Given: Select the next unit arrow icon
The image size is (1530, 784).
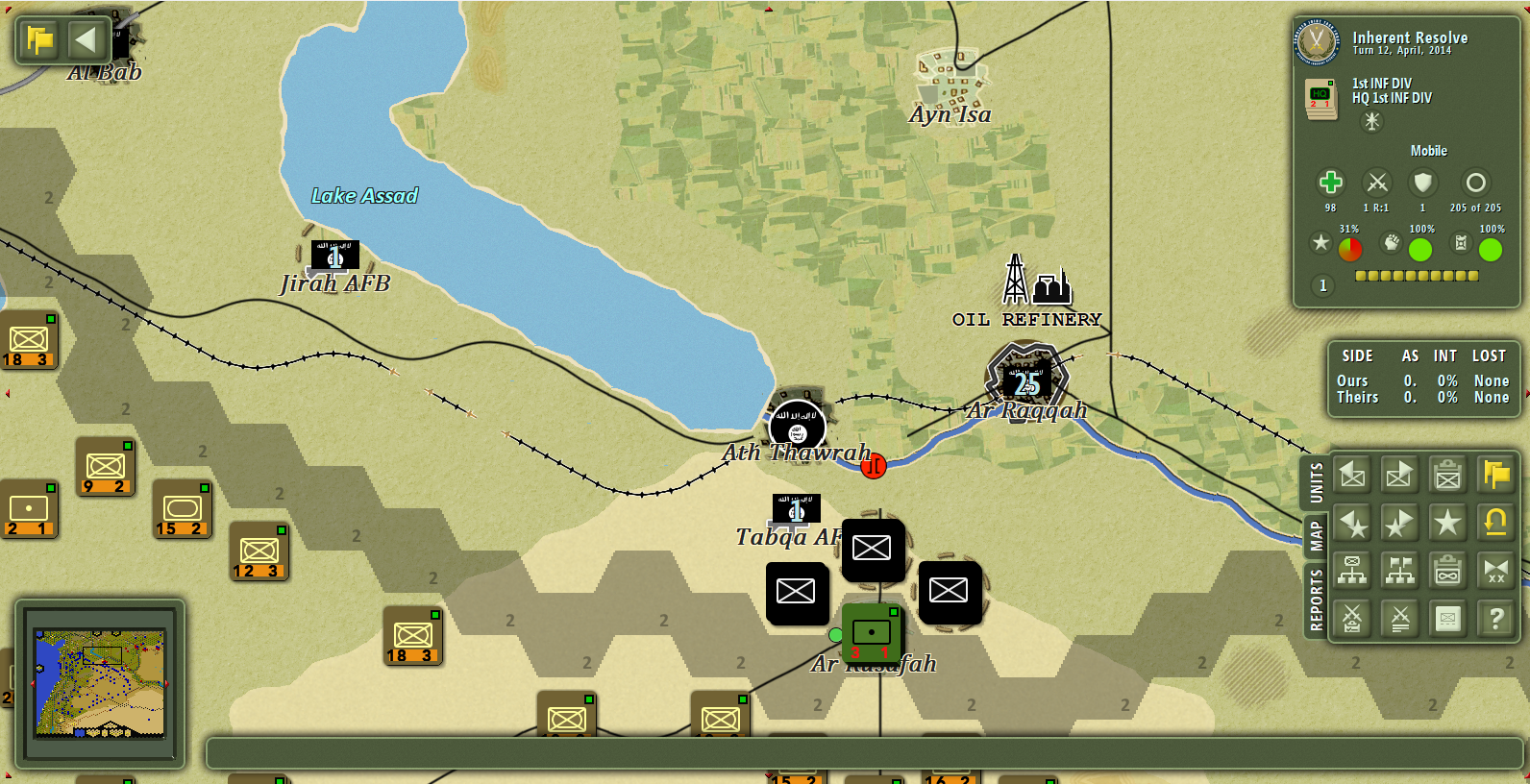Looking at the screenshot, I should point(1399,476).
